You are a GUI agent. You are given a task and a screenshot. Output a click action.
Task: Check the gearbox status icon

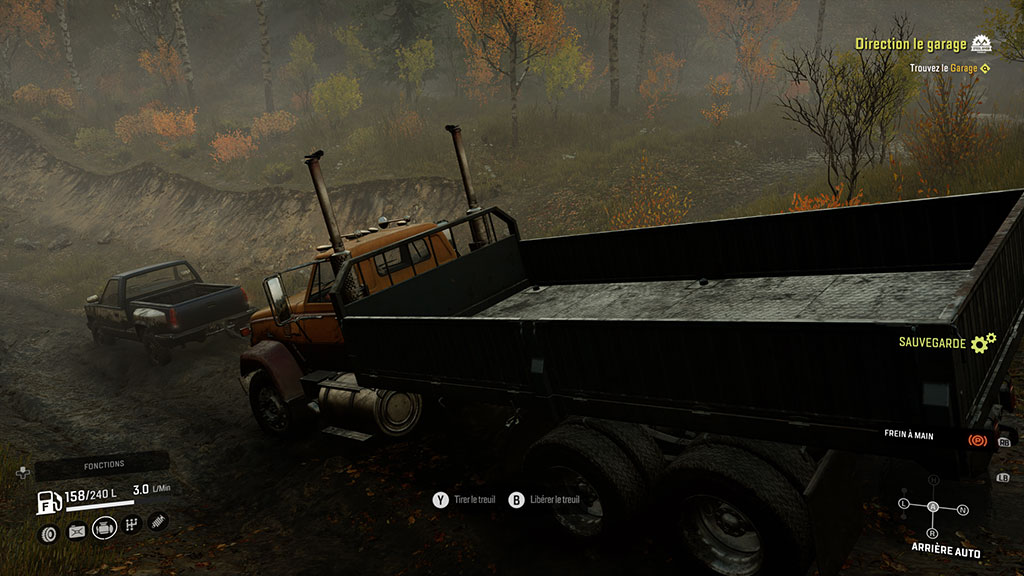click(131, 525)
